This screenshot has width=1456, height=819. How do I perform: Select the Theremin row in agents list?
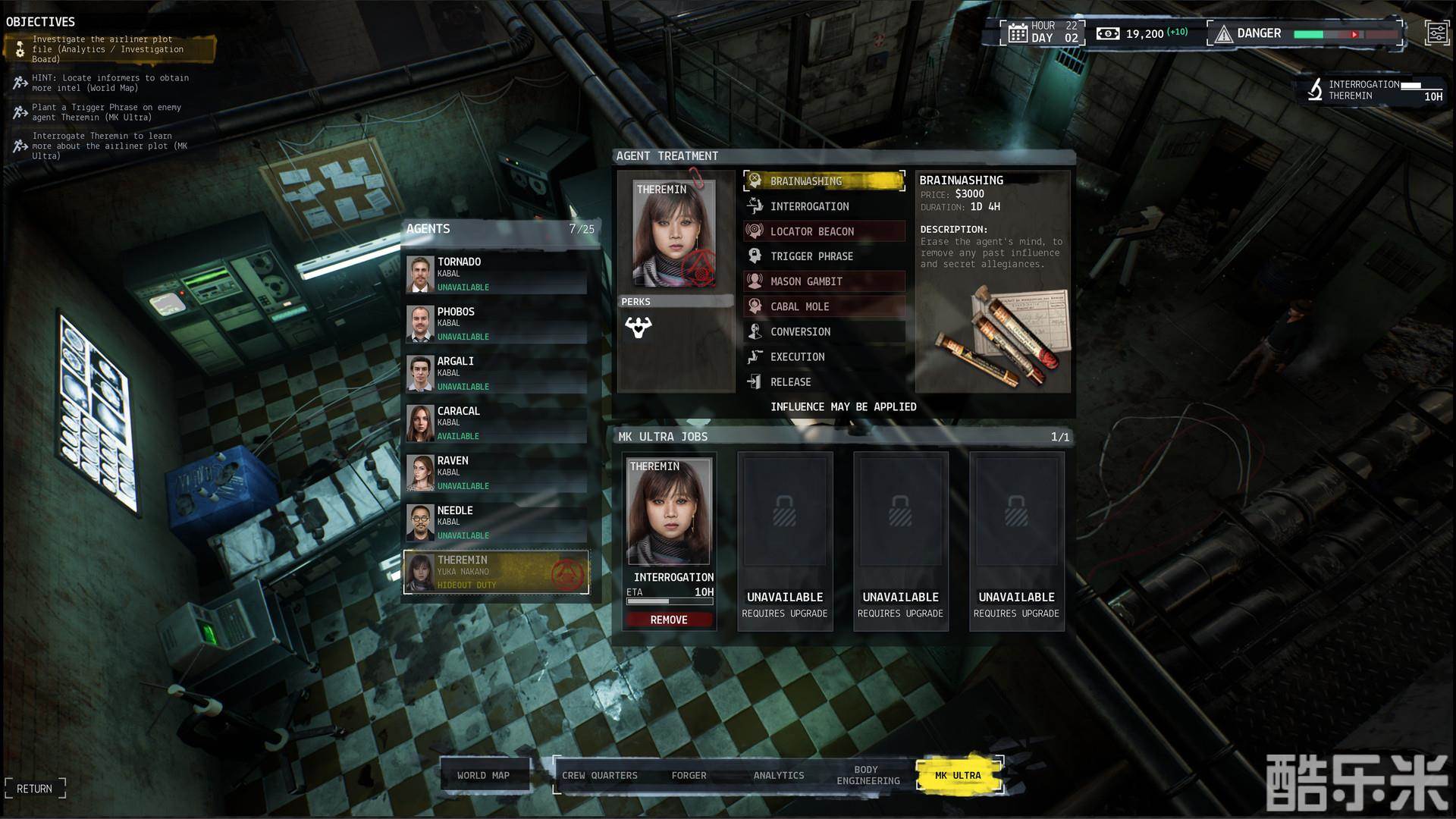497,573
